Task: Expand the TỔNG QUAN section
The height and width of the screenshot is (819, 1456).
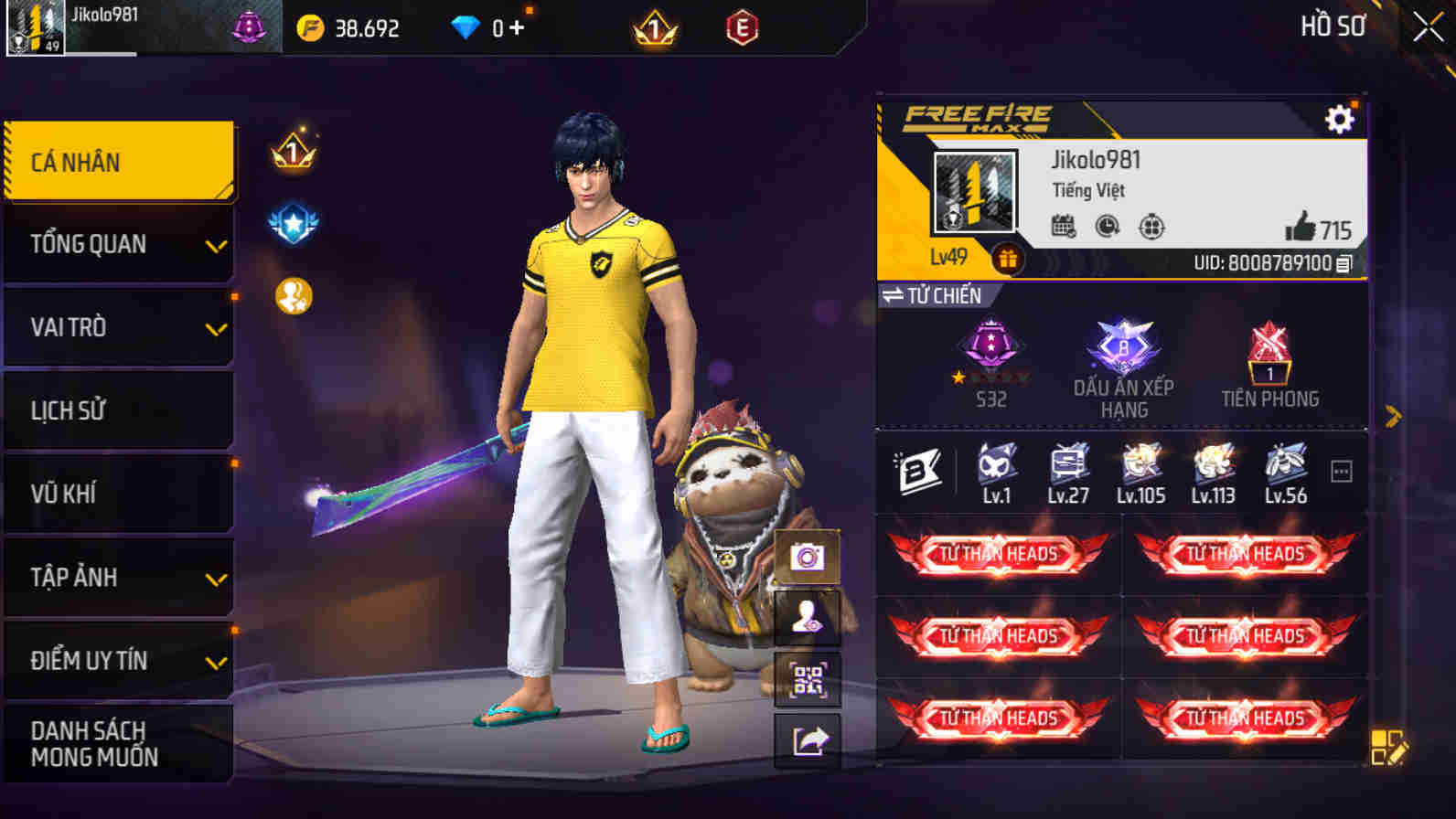Action: (119, 243)
